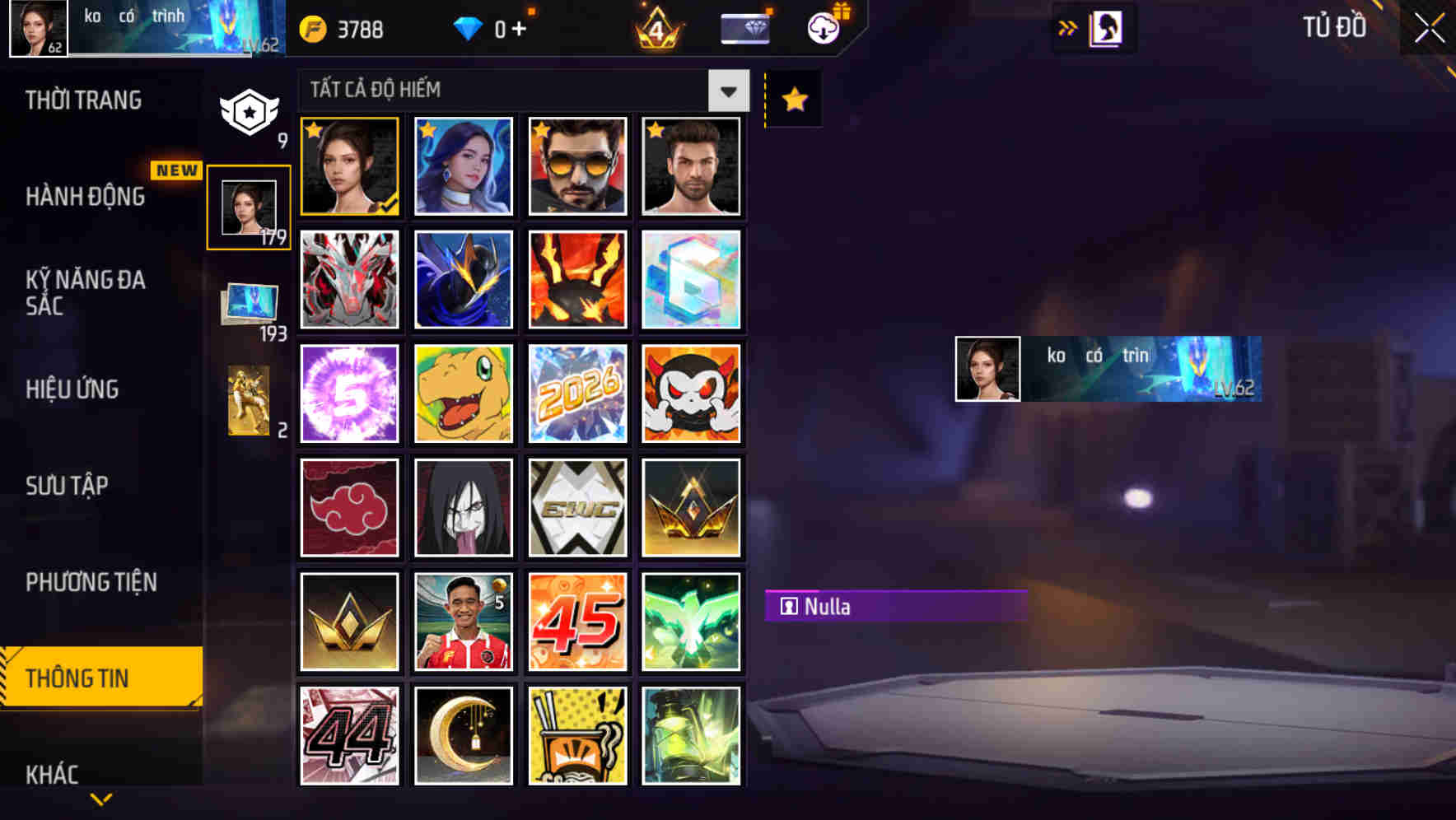Toggle the star favorites filter beside rarity dropdown
Viewport: 1456px width, 820px height.
click(x=792, y=99)
